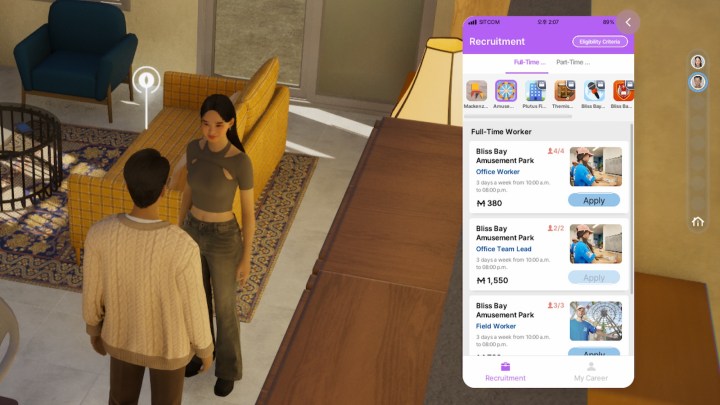Open the My Career tab

tap(590, 371)
